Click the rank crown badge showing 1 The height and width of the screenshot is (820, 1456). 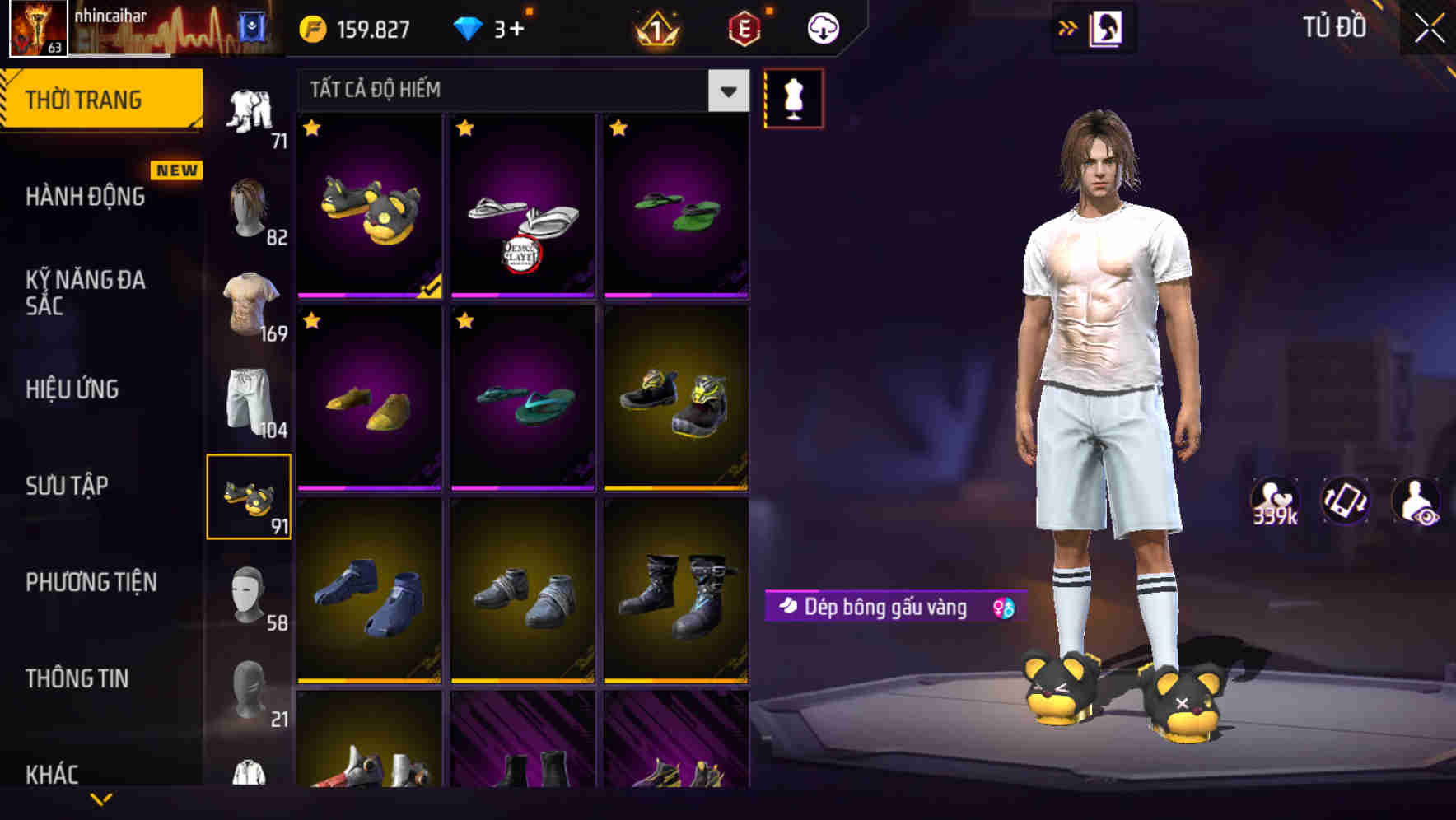653,27
